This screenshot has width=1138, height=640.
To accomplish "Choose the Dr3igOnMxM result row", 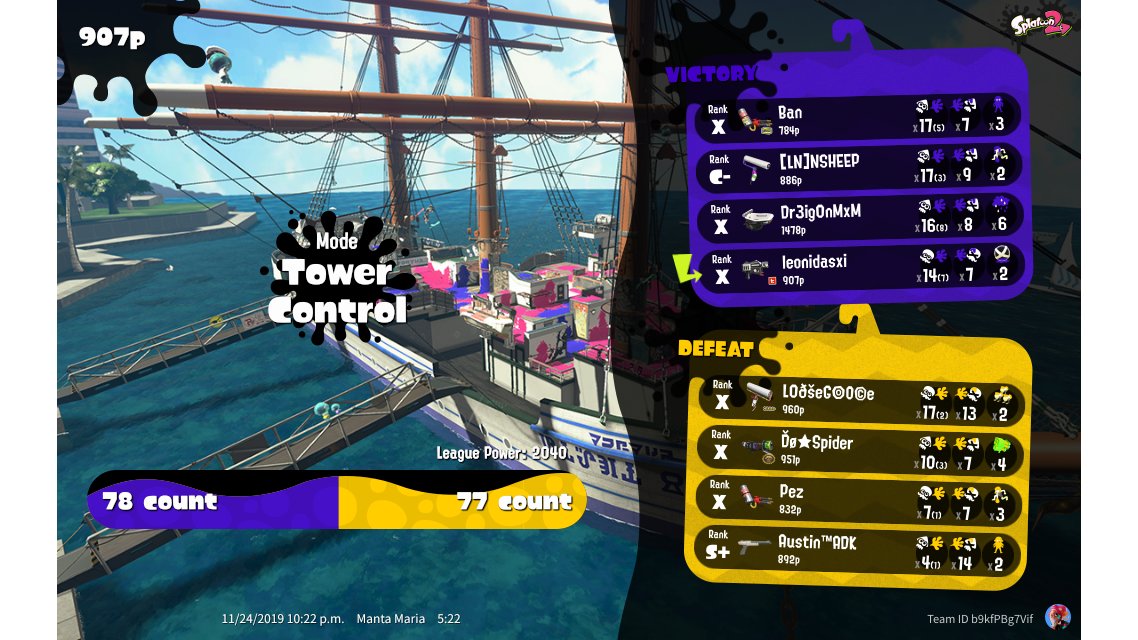I will click(857, 219).
